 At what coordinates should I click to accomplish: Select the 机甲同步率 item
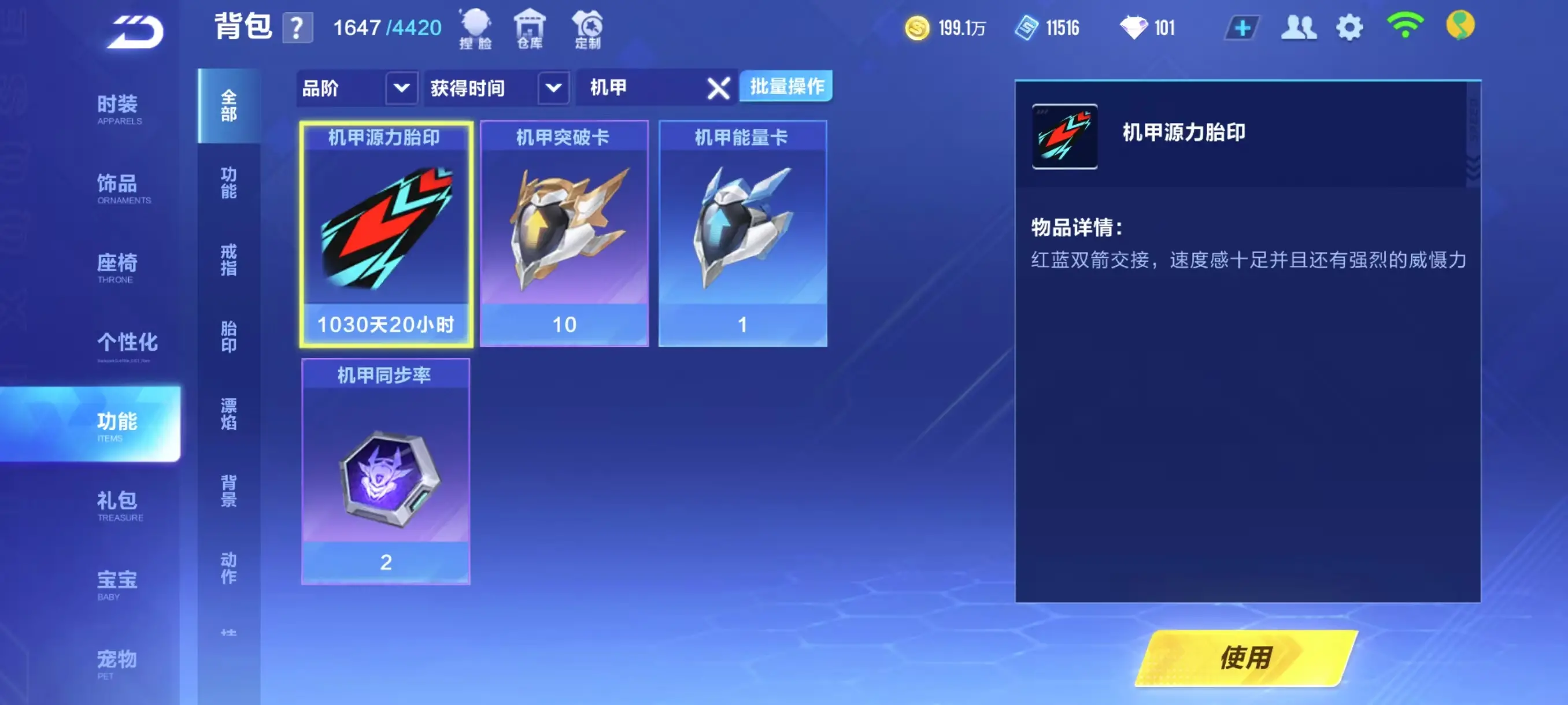pyautogui.click(x=385, y=472)
